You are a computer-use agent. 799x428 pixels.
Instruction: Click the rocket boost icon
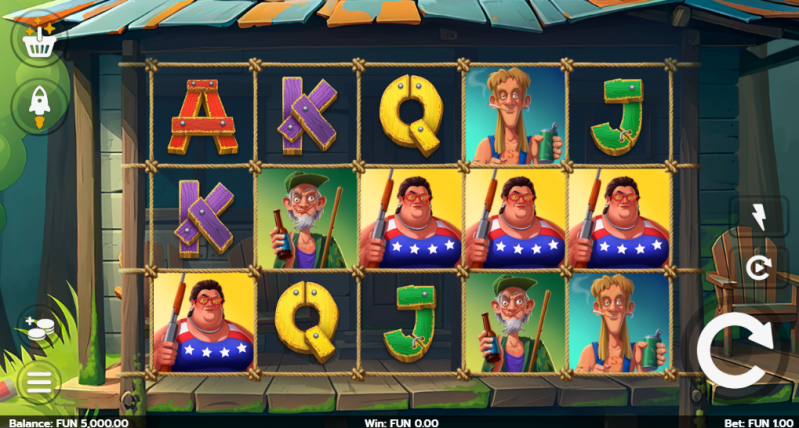(39, 105)
